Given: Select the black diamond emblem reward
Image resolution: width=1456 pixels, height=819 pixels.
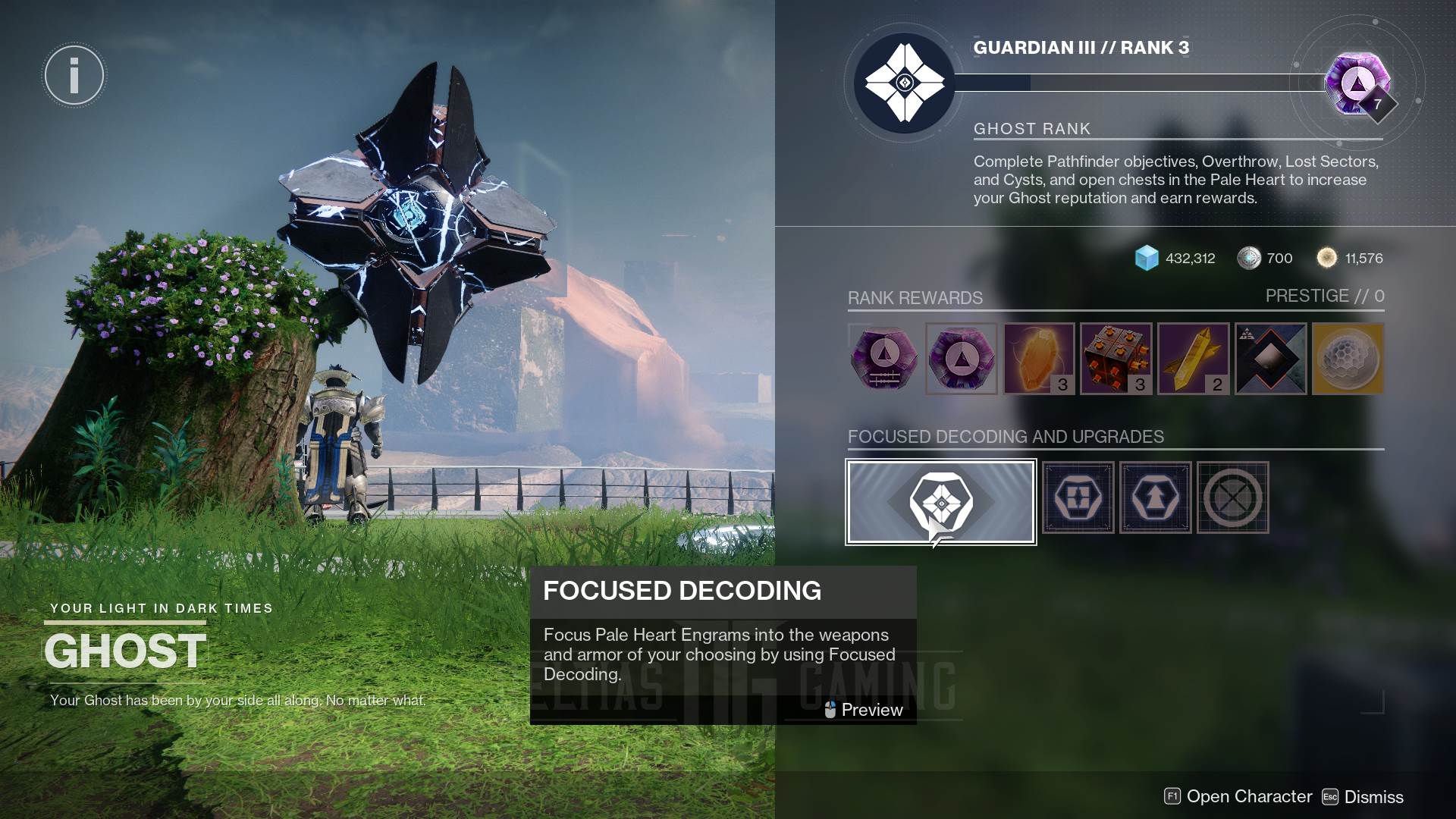Looking at the screenshot, I should (x=1271, y=359).
